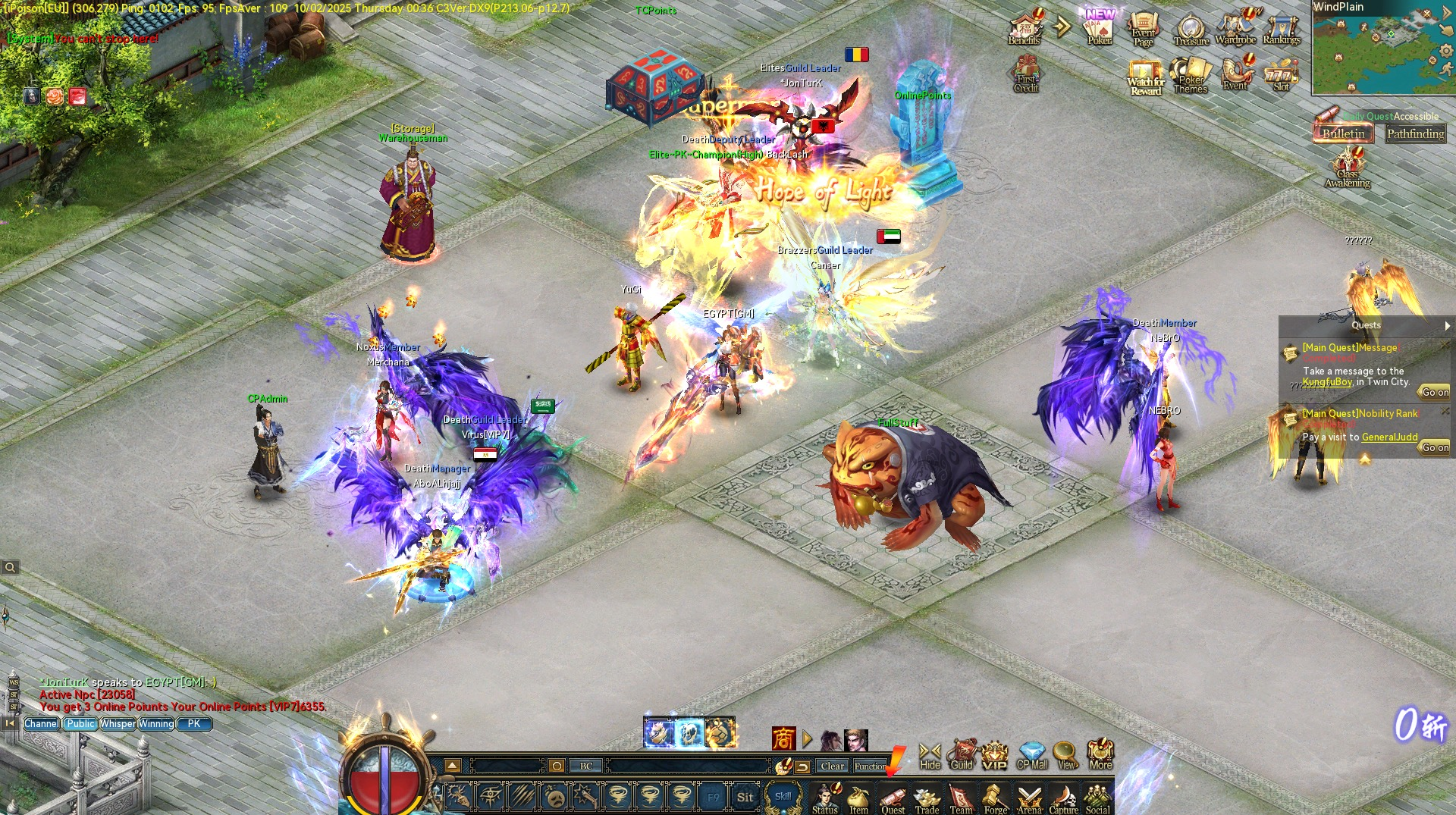The width and height of the screenshot is (1456, 815).
Task: Launch the 777 Slot minigame
Action: point(1280,76)
